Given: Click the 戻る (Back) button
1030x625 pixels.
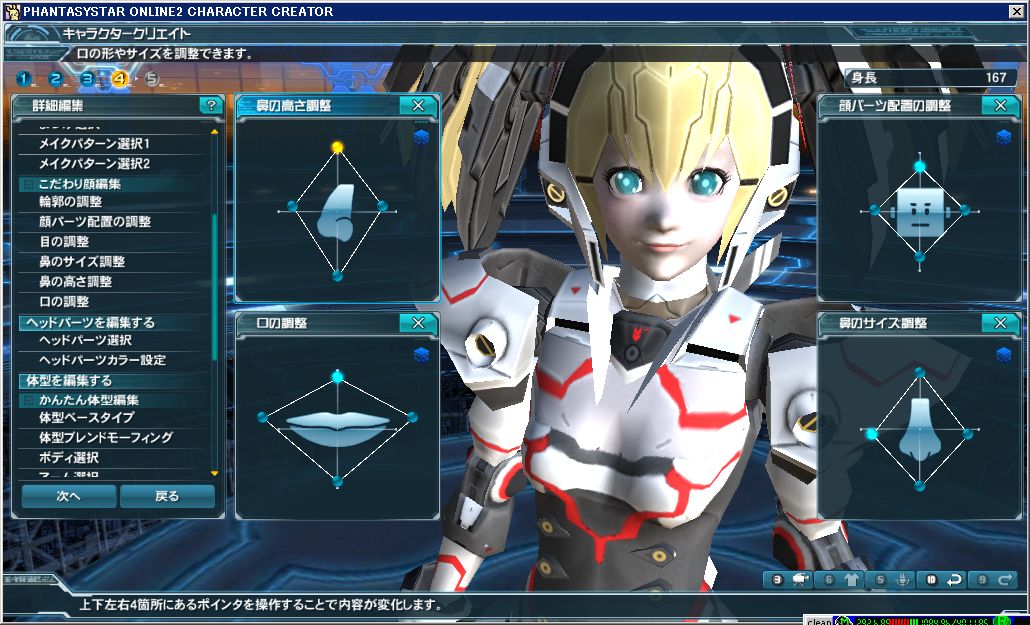Looking at the screenshot, I should (x=167, y=496).
